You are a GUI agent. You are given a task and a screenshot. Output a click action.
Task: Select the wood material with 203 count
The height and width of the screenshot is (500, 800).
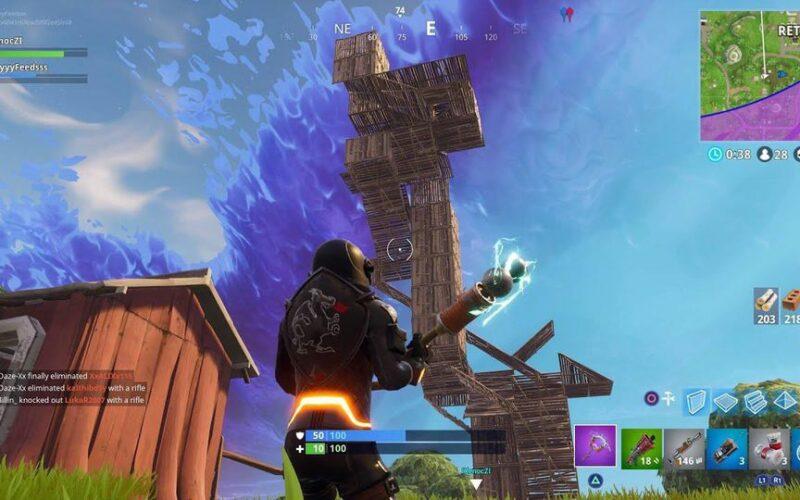(x=765, y=303)
